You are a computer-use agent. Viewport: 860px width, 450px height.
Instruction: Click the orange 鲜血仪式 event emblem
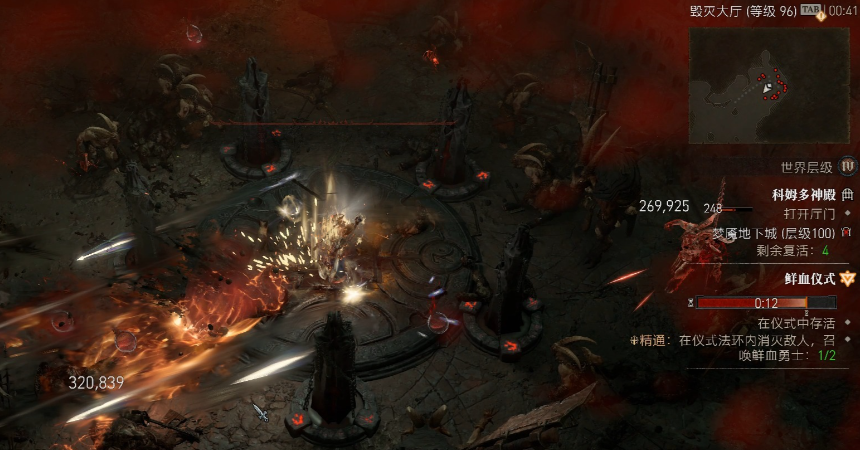(x=848, y=278)
